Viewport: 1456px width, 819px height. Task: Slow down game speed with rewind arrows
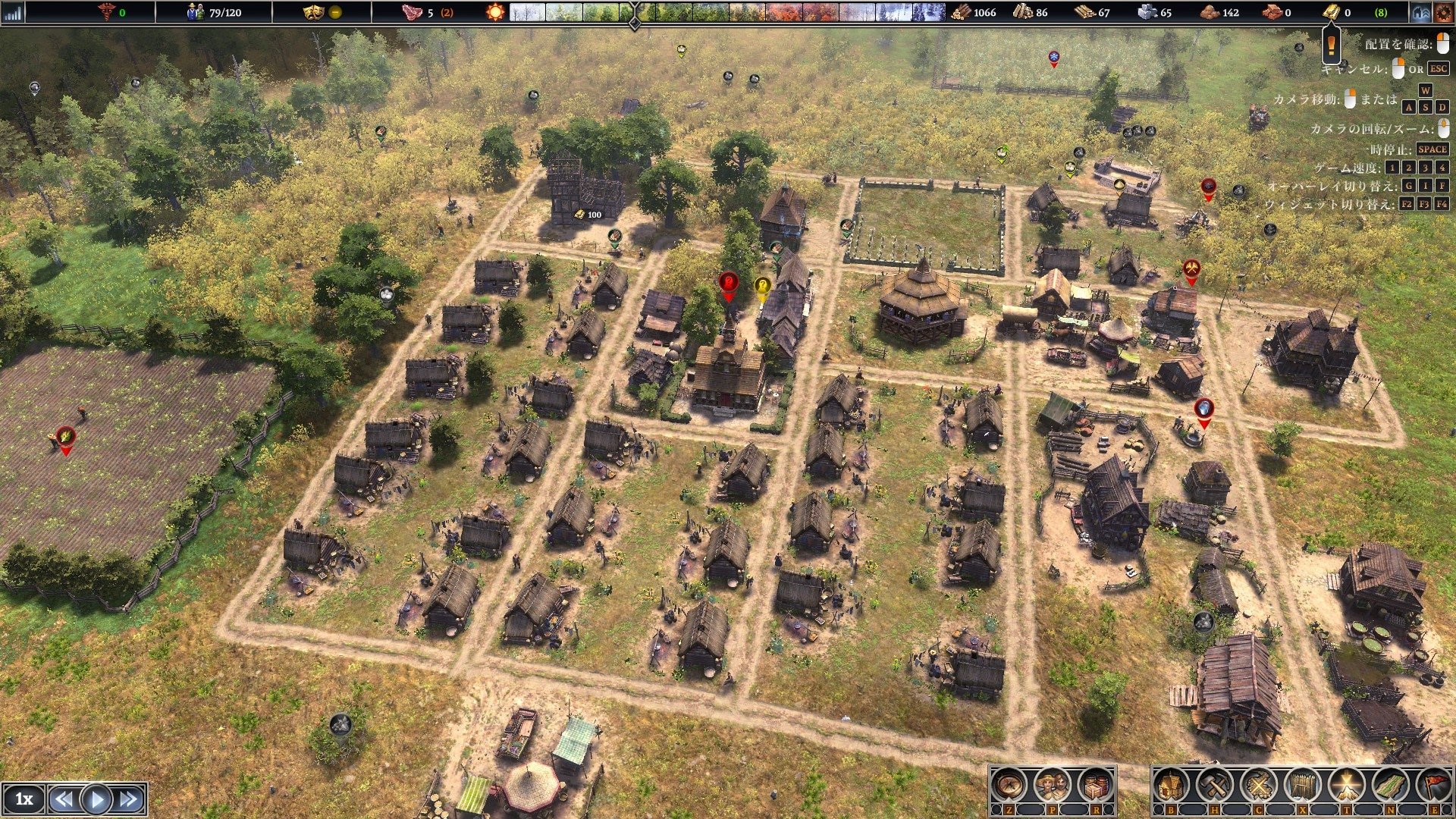pyautogui.click(x=64, y=799)
